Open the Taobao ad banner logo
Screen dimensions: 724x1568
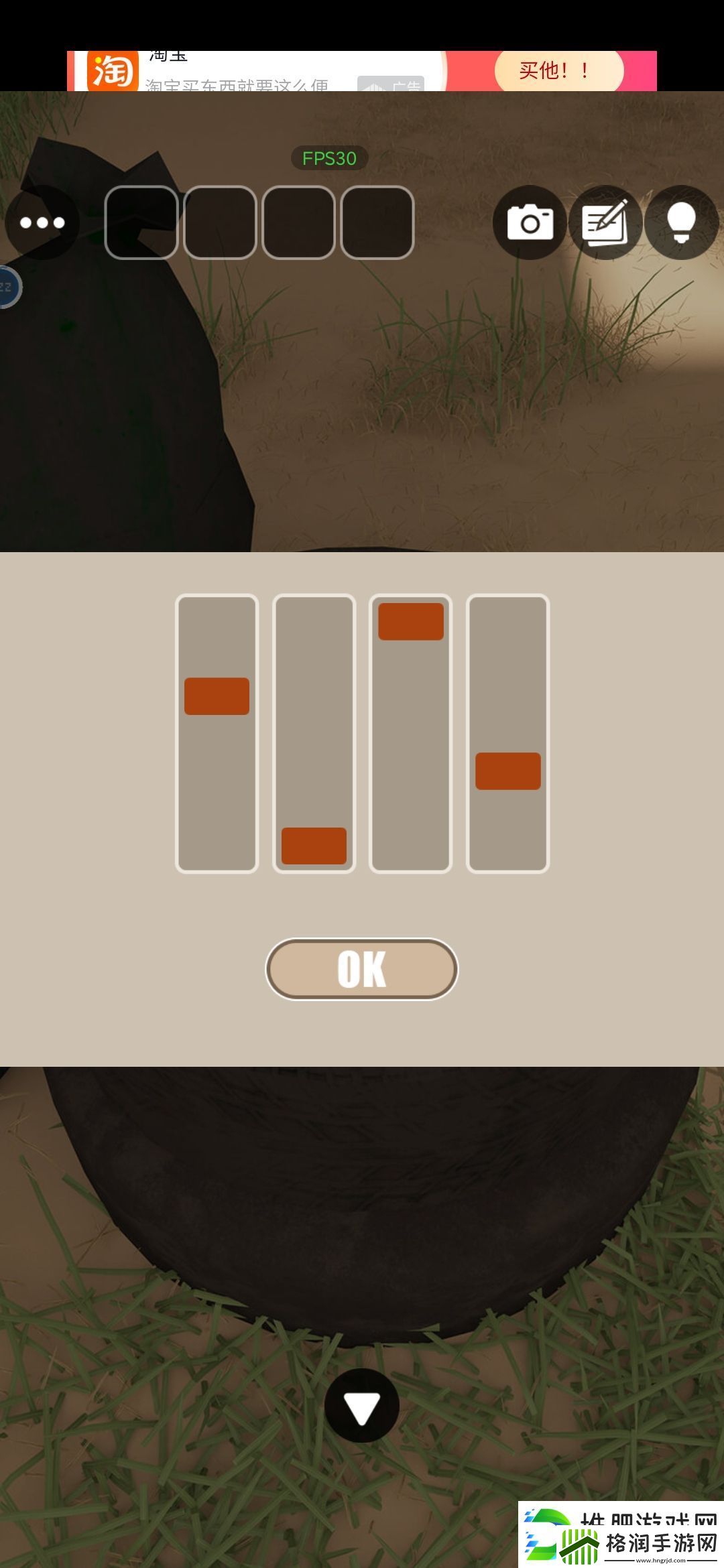[113, 72]
